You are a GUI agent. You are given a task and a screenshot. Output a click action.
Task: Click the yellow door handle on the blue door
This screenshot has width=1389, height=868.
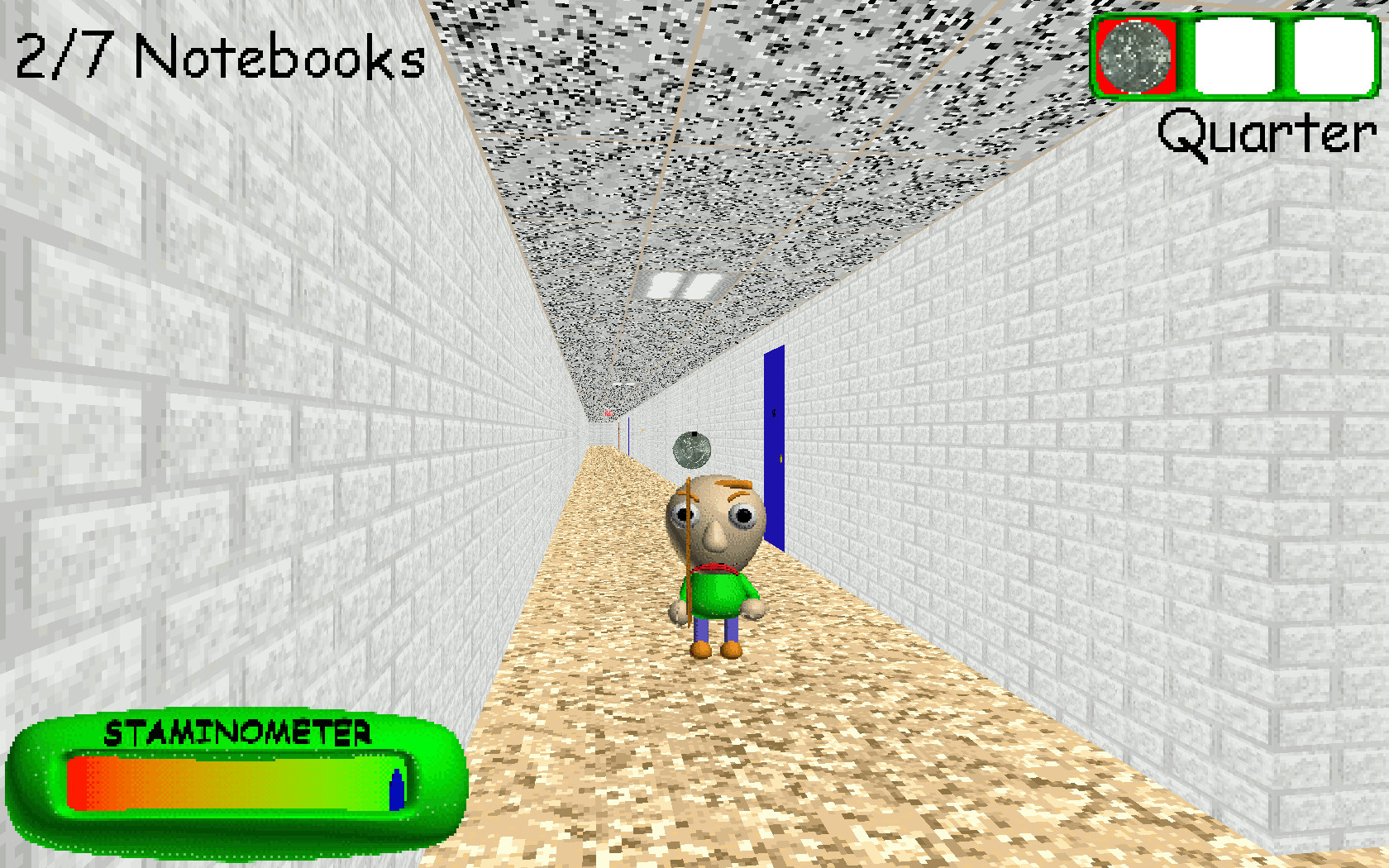click(x=780, y=457)
